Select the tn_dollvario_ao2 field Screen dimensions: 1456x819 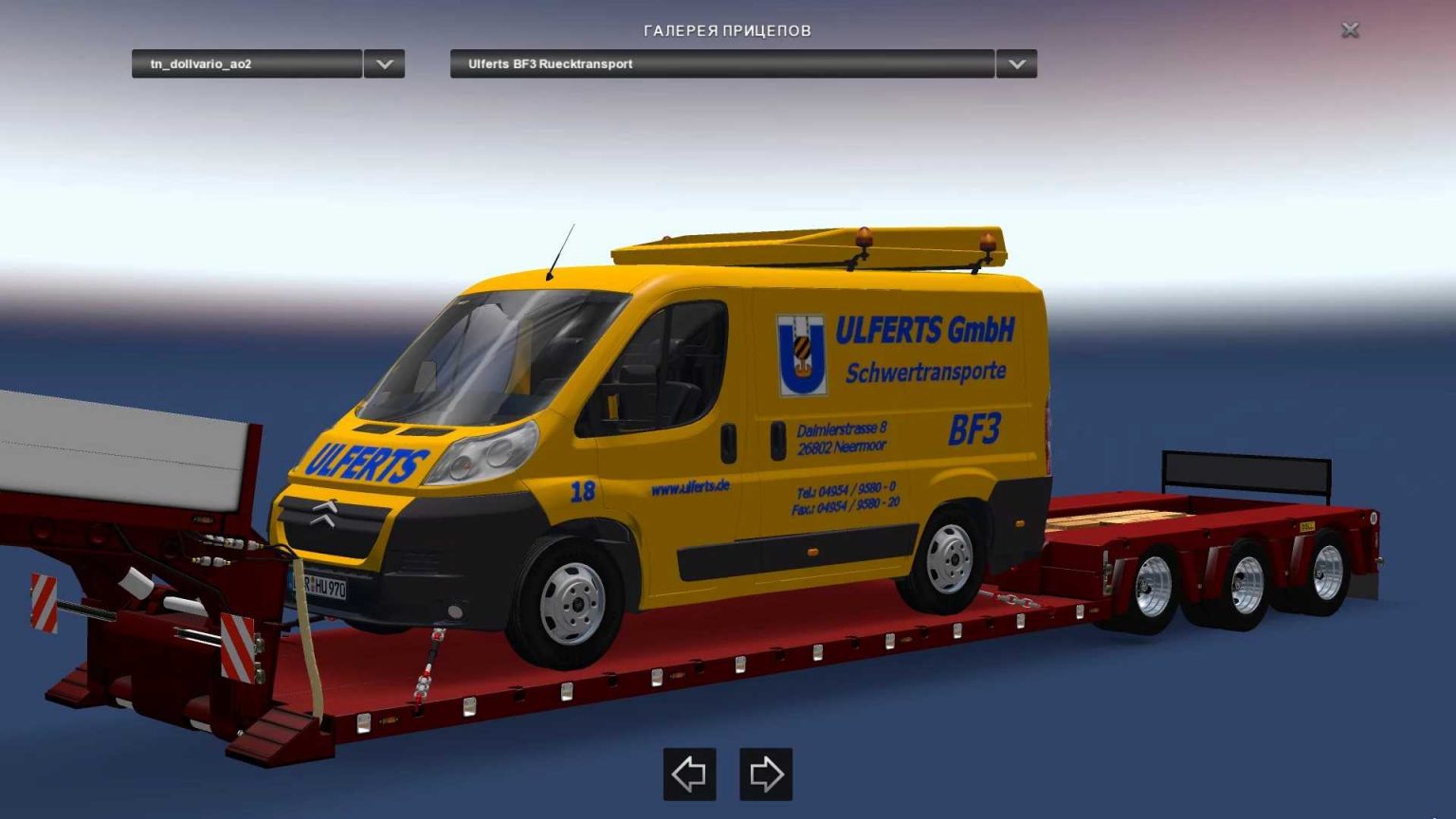pyautogui.click(x=246, y=64)
